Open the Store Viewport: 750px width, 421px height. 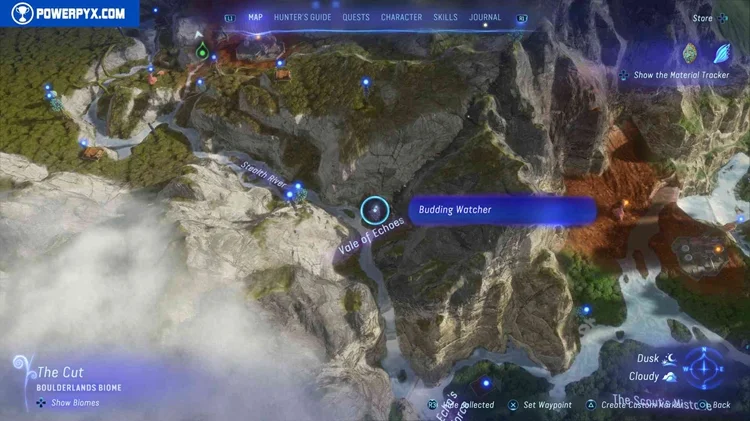click(x=702, y=18)
